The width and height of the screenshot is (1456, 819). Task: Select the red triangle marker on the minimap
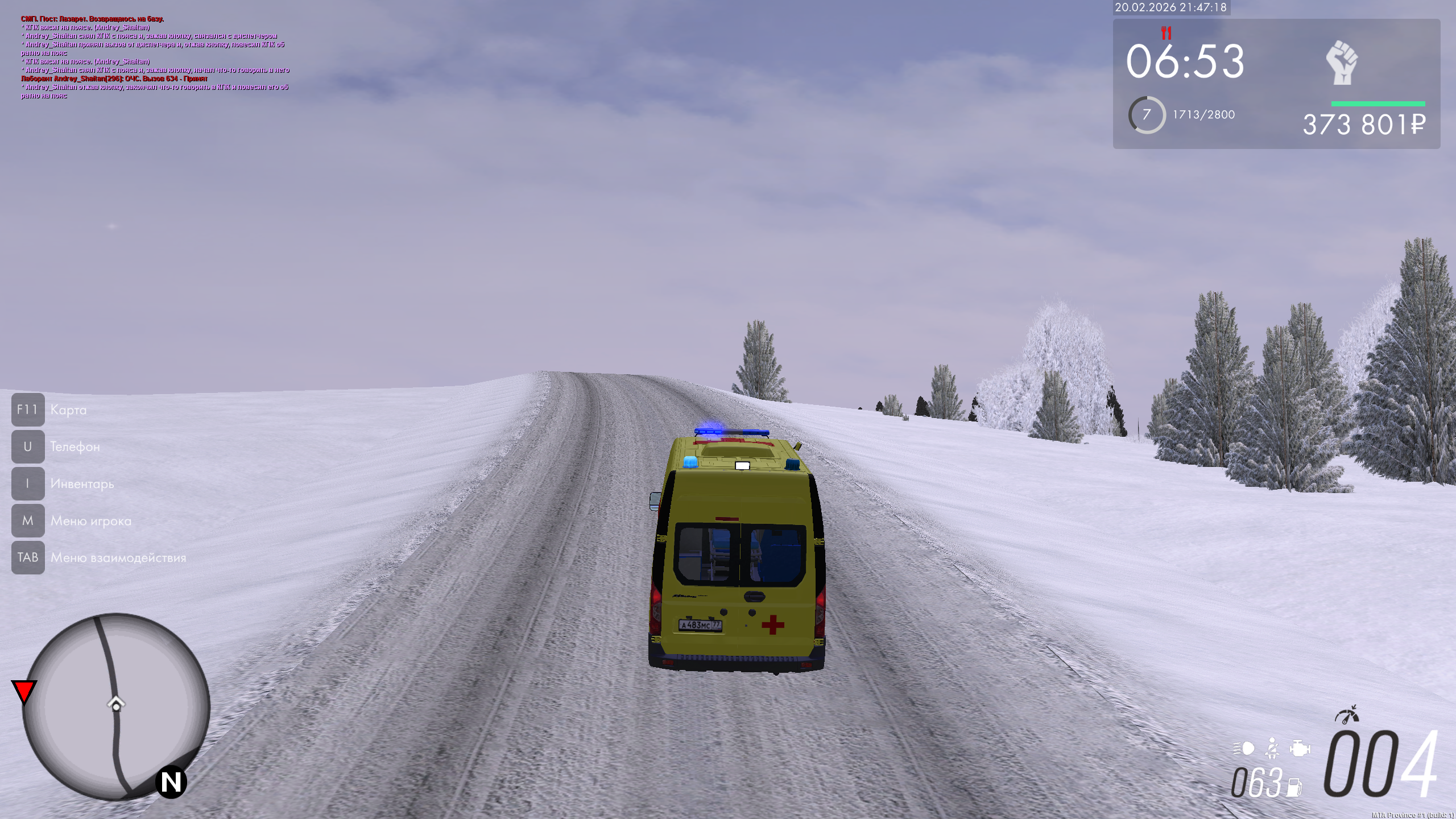point(24,691)
